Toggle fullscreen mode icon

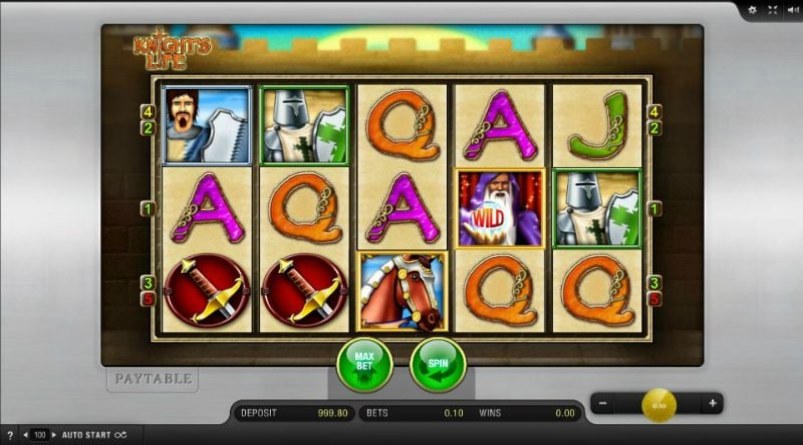coord(771,9)
